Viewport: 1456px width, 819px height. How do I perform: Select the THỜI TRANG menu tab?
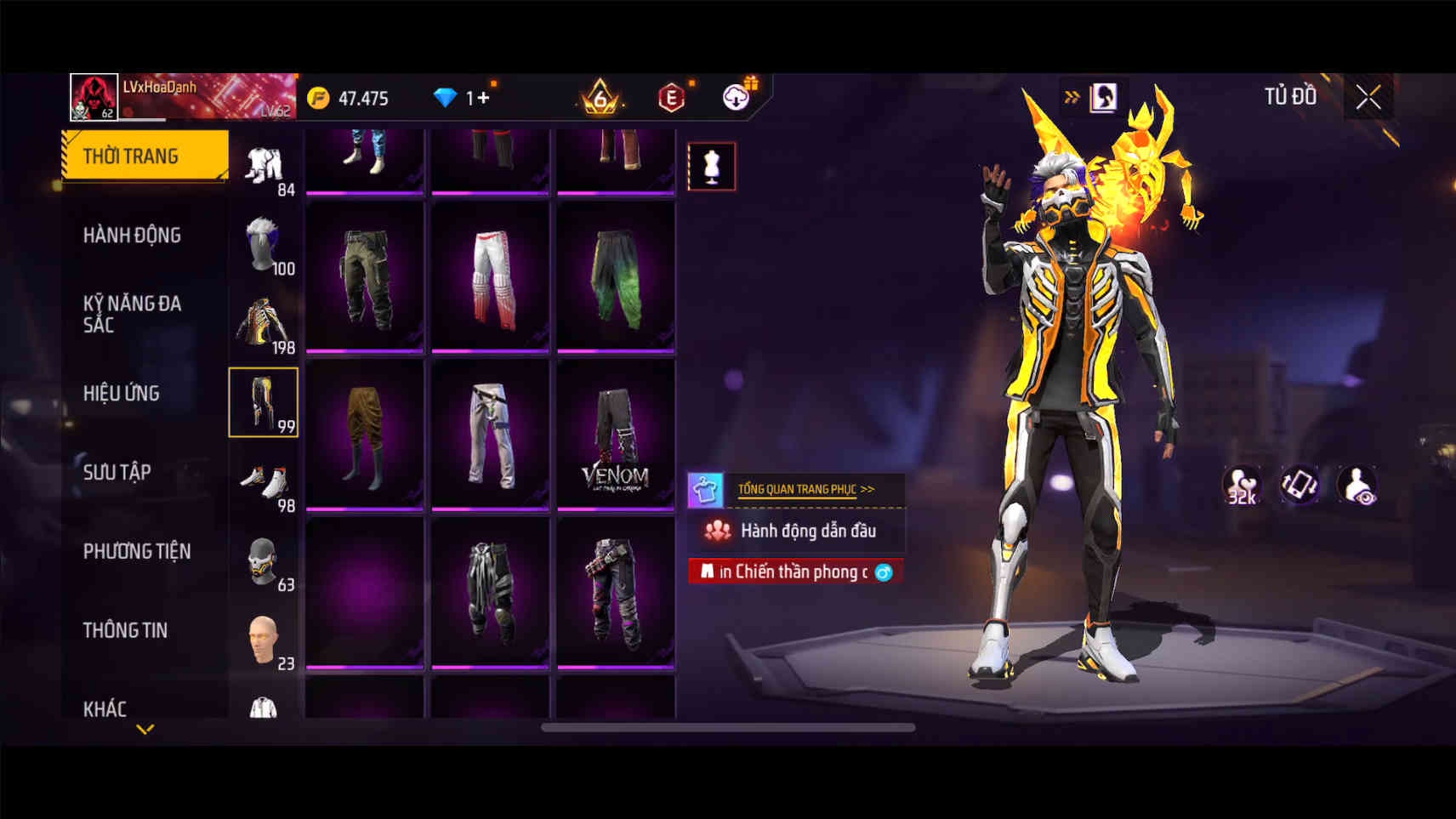coord(145,156)
